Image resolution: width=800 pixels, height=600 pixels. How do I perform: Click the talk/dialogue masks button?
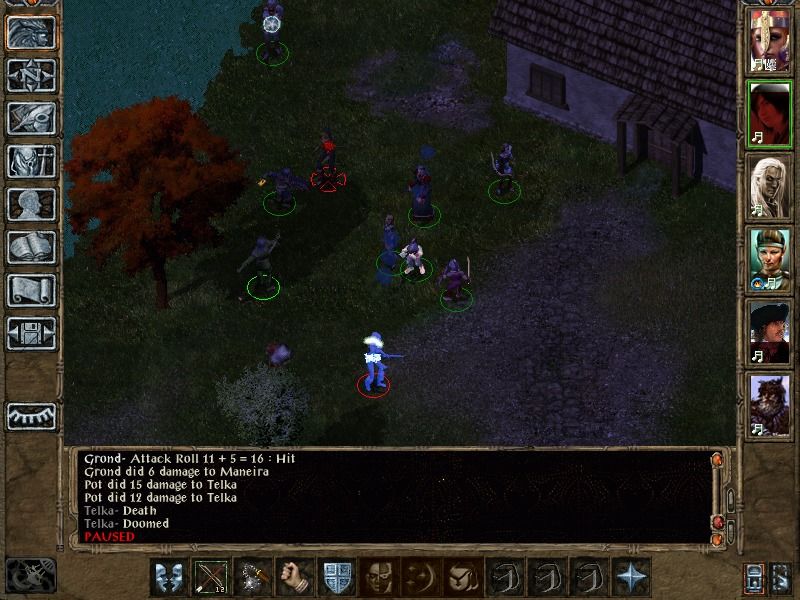click(169, 578)
